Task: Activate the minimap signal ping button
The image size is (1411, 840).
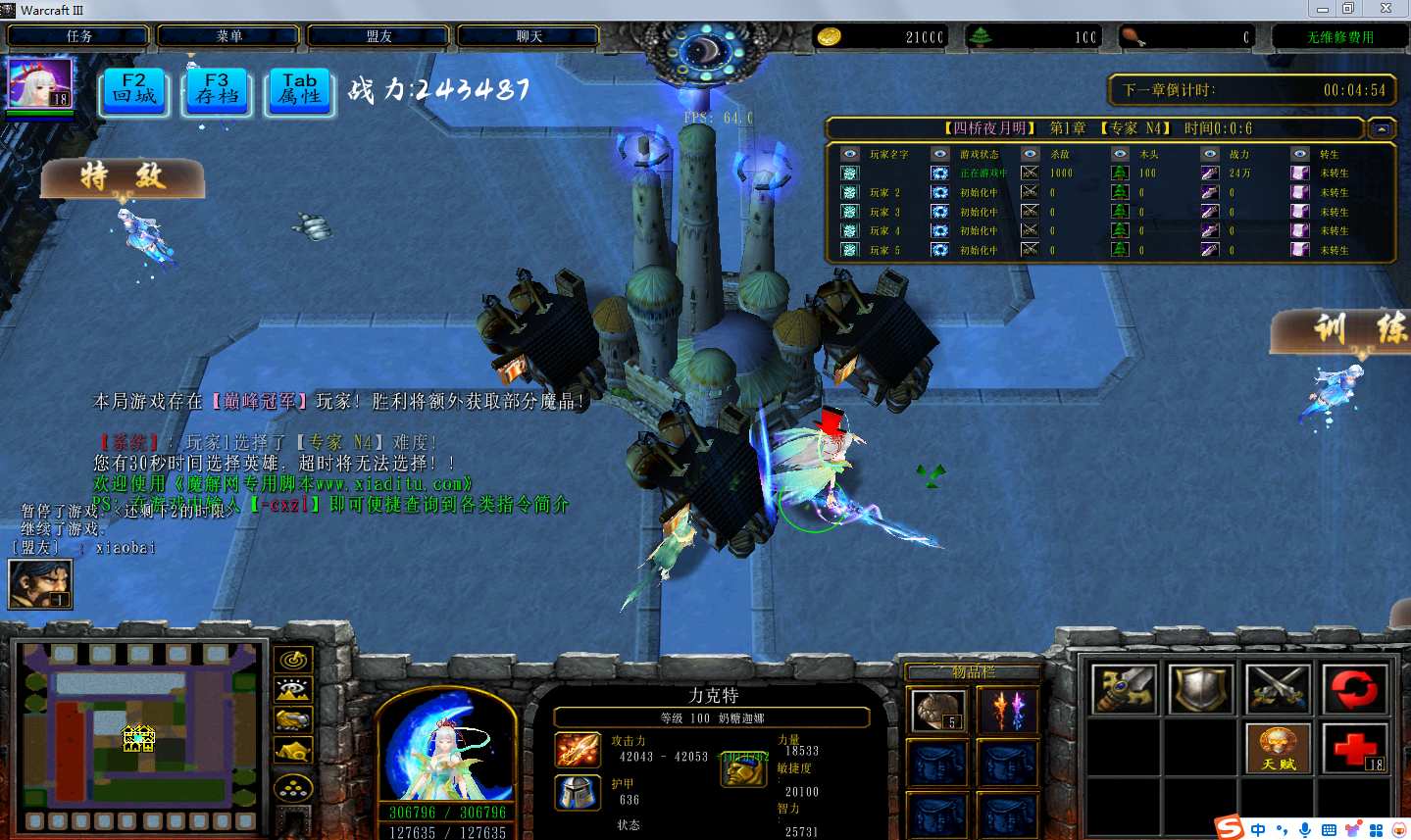Action: click(x=292, y=660)
